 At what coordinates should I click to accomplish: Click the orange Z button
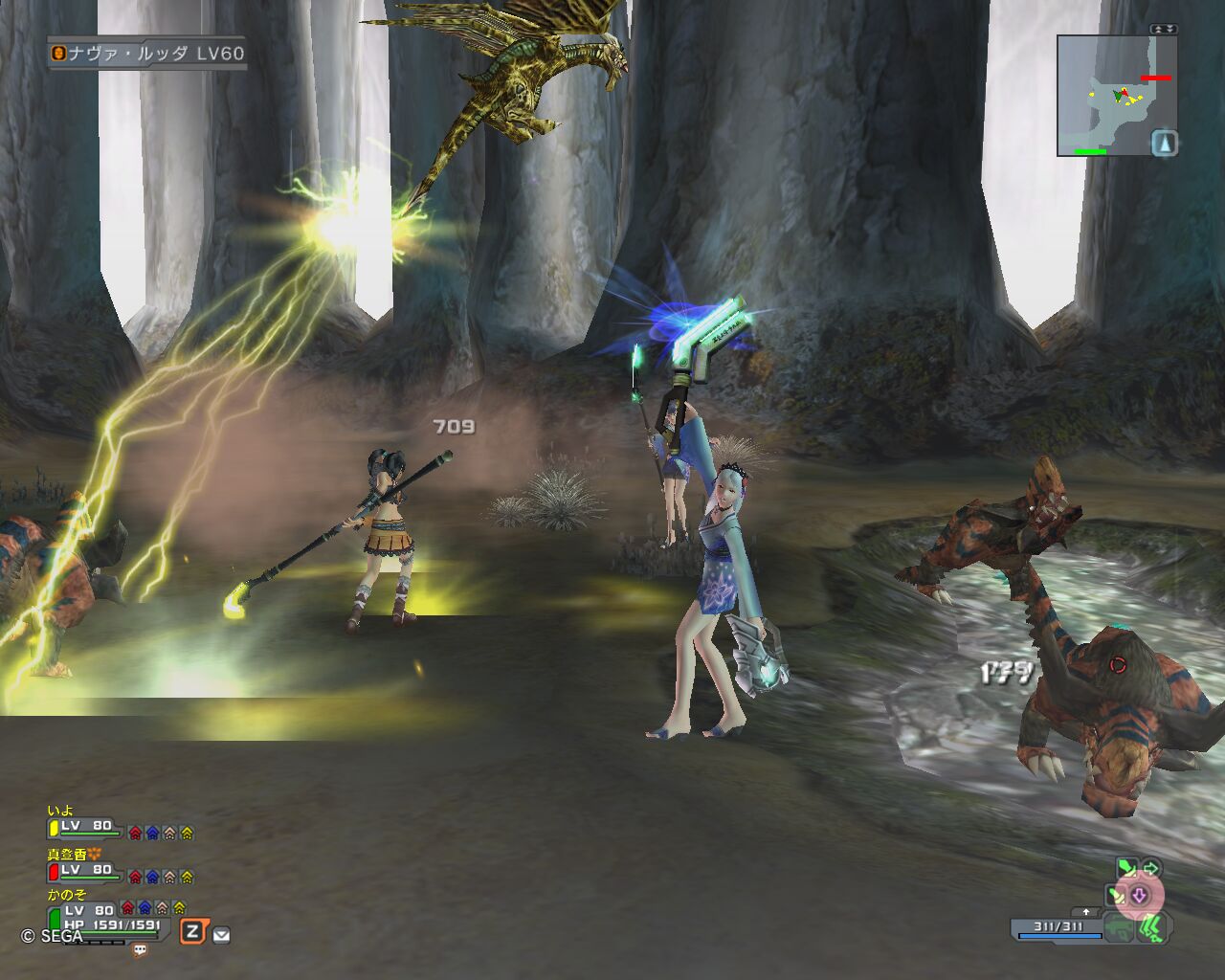click(193, 931)
